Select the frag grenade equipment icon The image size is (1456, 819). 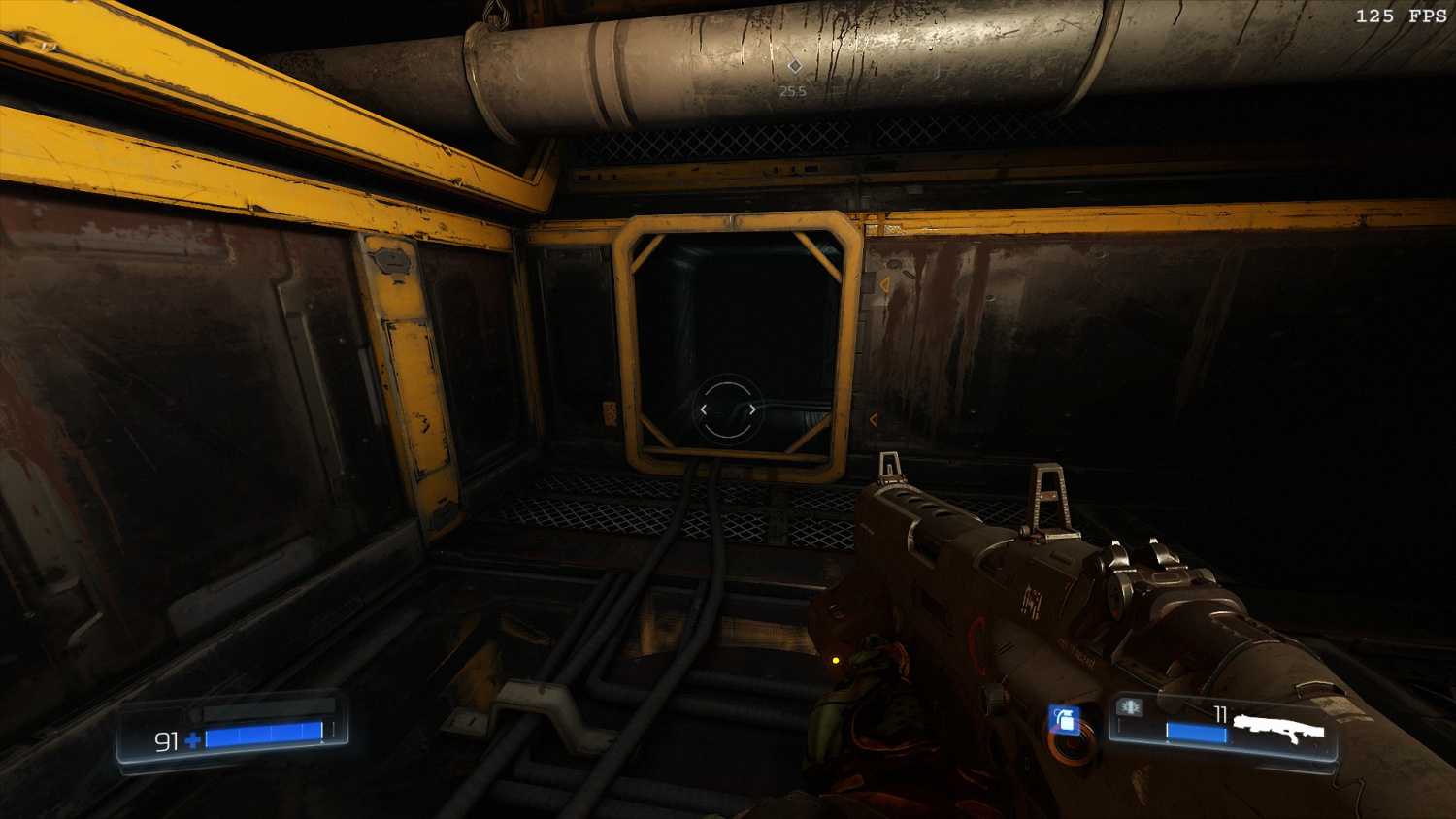(1064, 721)
